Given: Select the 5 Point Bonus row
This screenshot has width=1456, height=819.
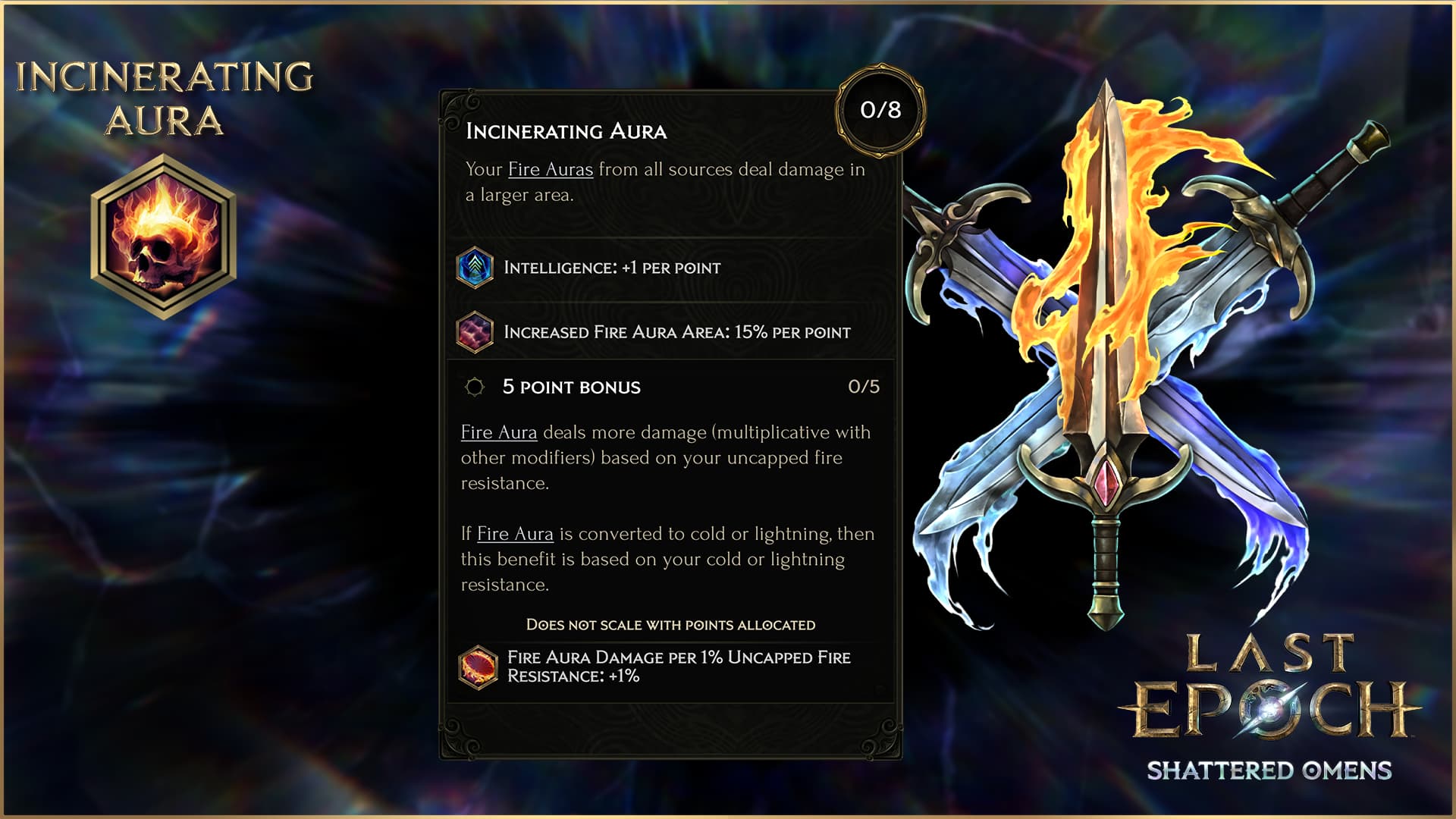Looking at the screenshot, I should tap(671, 387).
